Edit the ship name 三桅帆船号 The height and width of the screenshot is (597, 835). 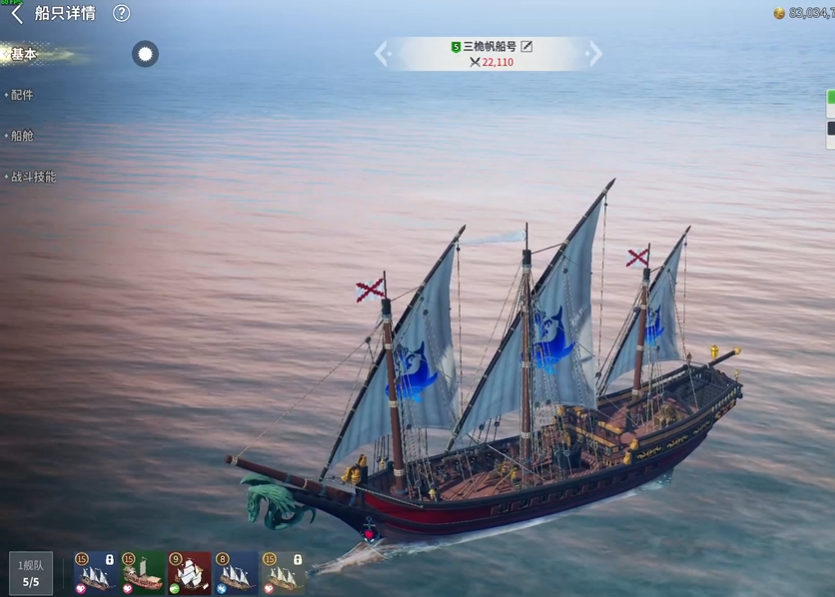click(527, 47)
